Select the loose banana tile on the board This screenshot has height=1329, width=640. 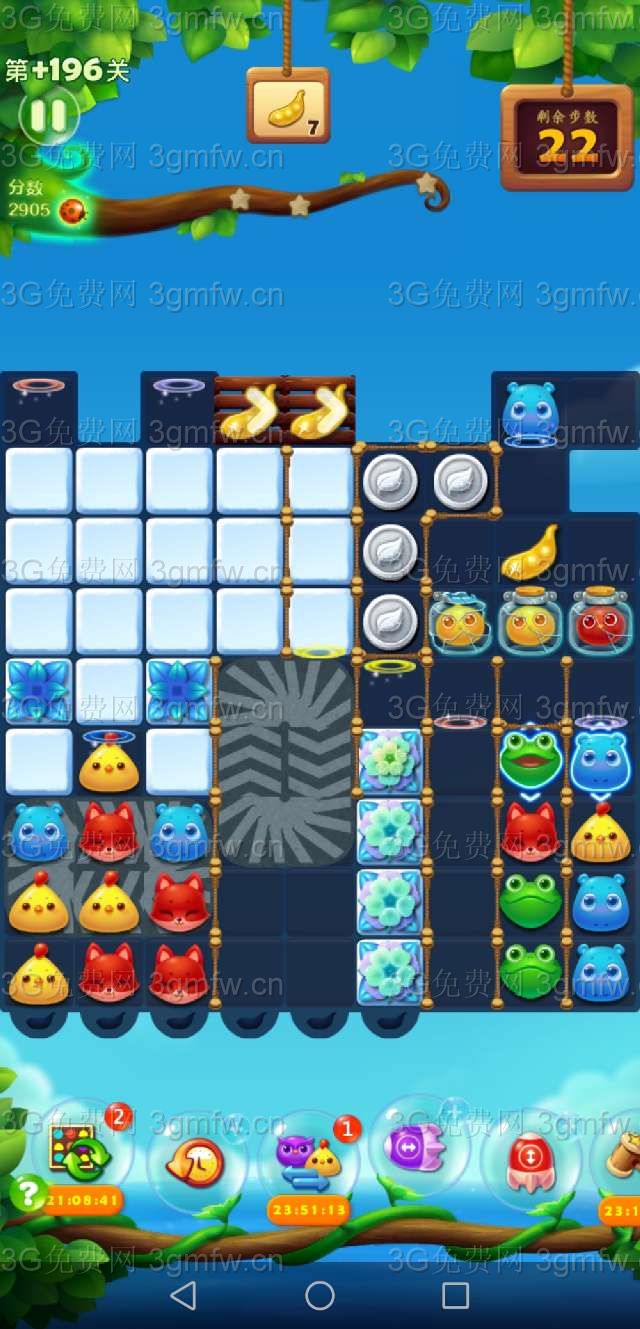coord(530,554)
